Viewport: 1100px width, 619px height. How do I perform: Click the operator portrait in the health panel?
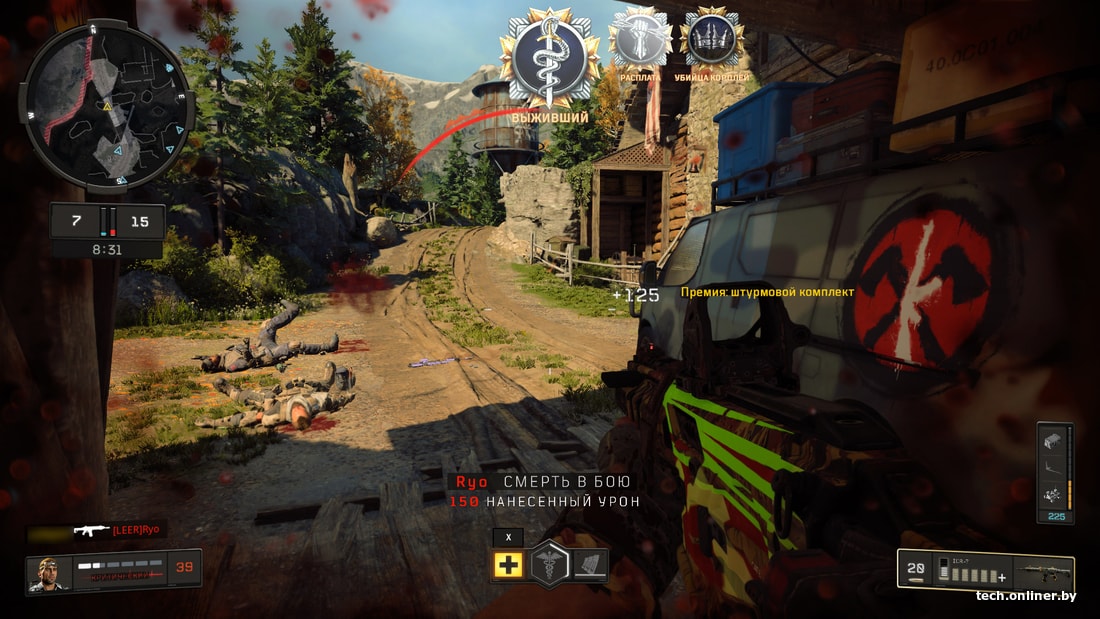pos(50,573)
